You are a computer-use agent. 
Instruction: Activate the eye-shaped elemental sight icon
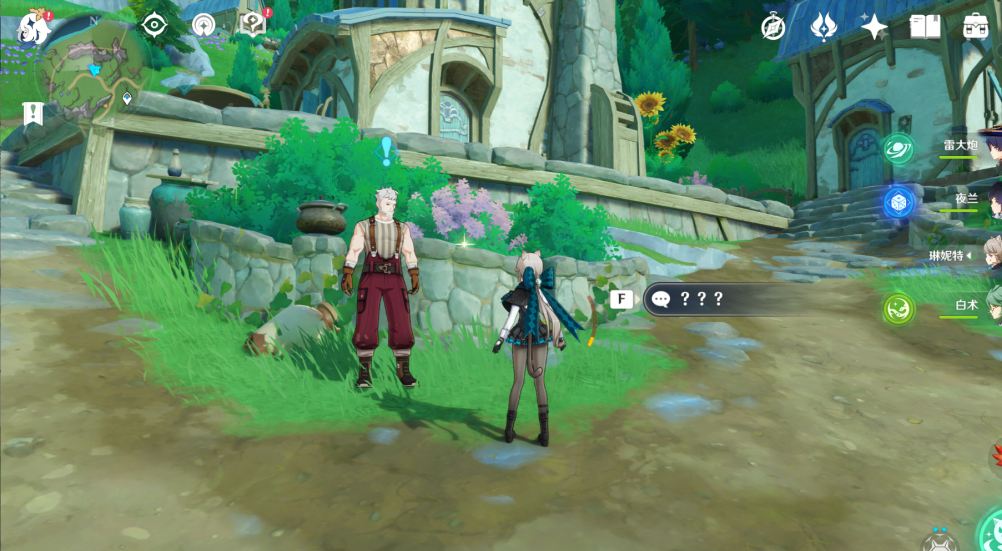(154, 25)
